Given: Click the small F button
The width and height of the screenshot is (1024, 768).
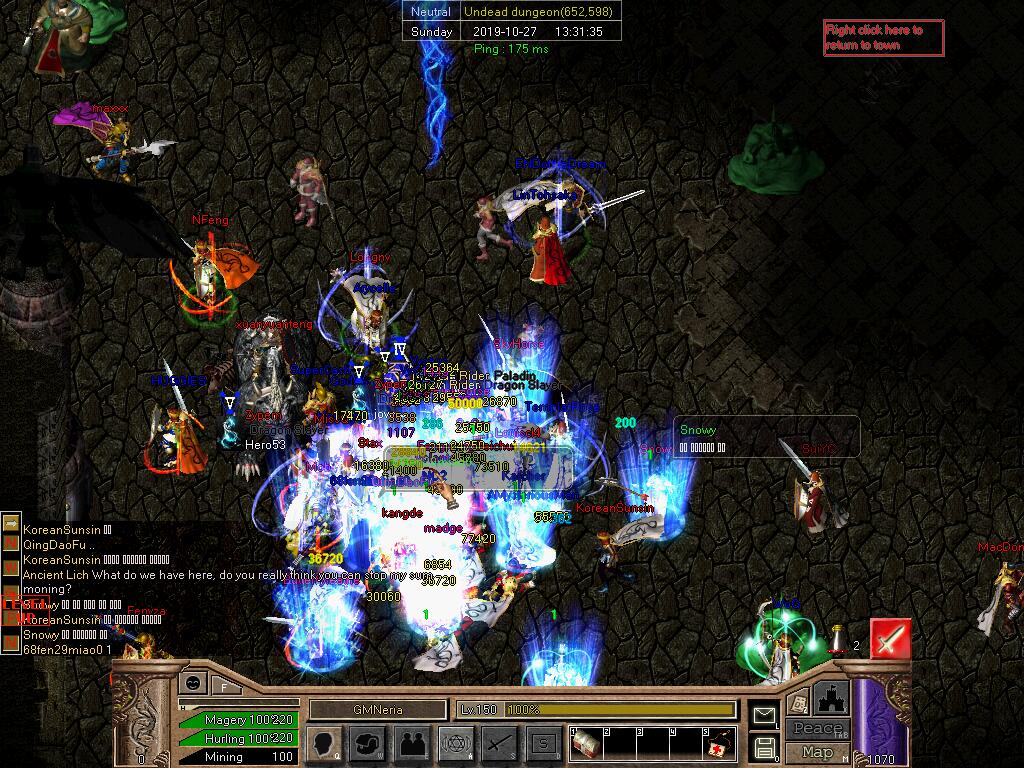Looking at the screenshot, I should tap(225, 686).
